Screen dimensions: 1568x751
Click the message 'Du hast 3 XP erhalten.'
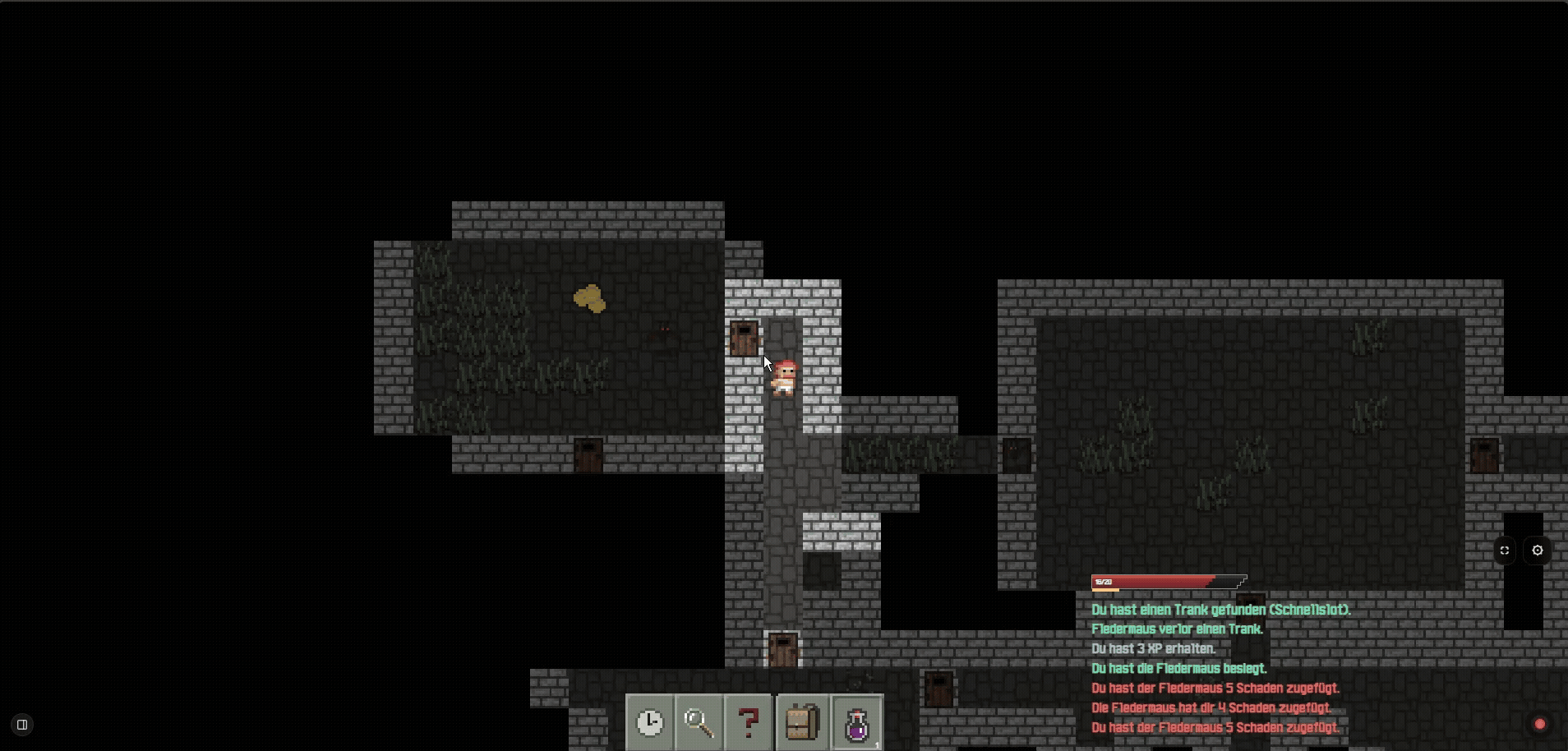coord(1154,648)
